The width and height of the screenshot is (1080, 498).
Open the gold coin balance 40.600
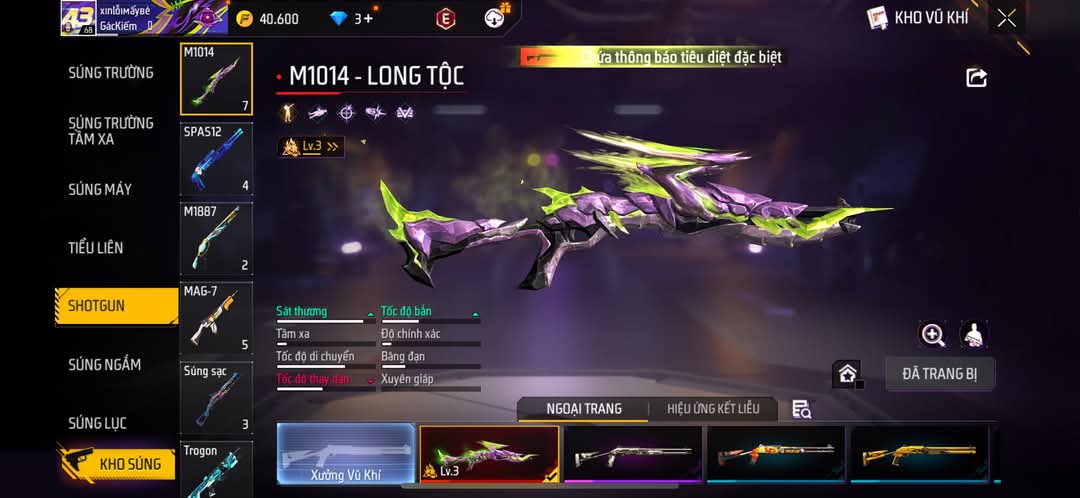(x=268, y=18)
